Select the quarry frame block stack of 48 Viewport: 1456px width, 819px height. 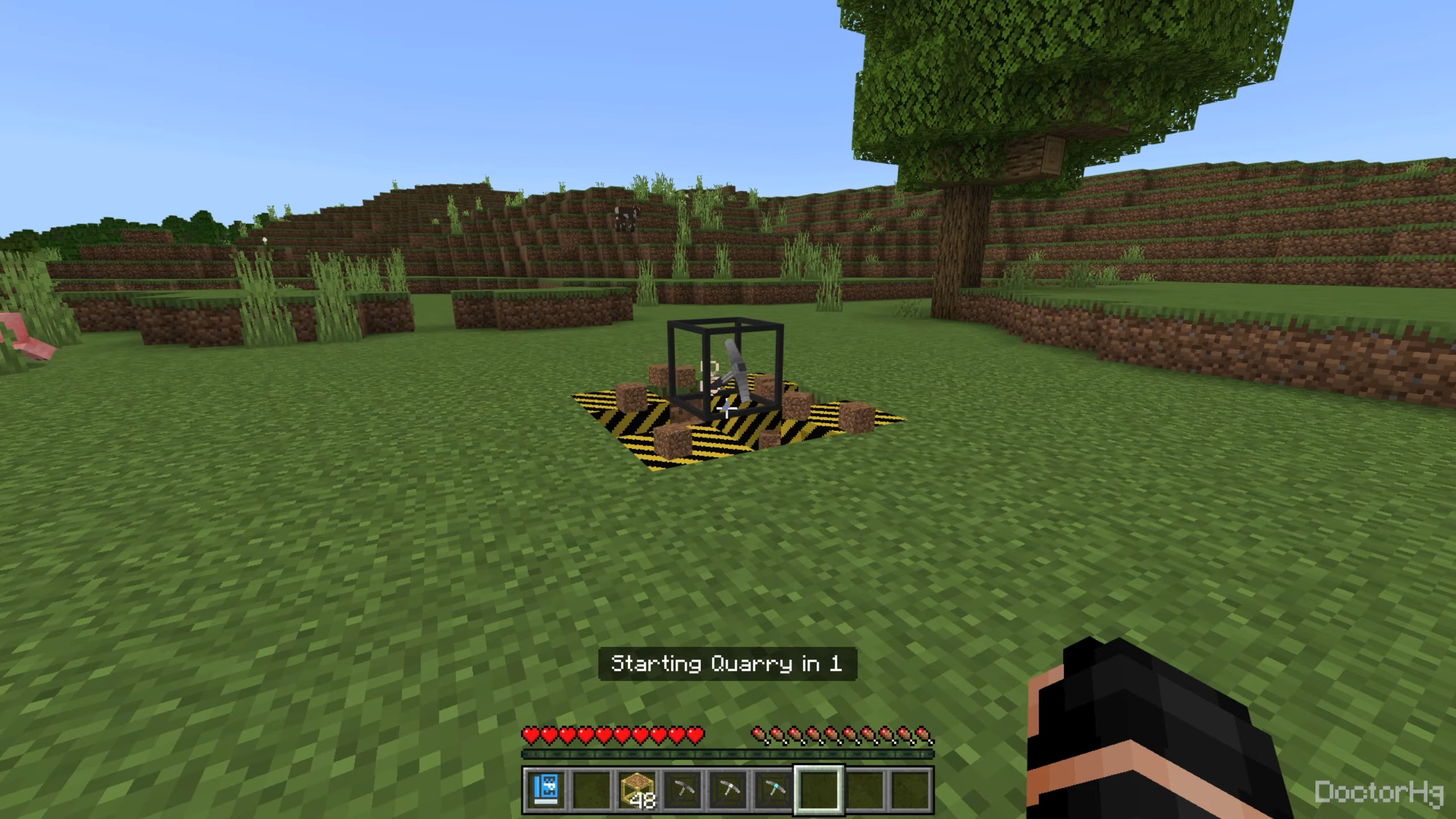[636, 789]
